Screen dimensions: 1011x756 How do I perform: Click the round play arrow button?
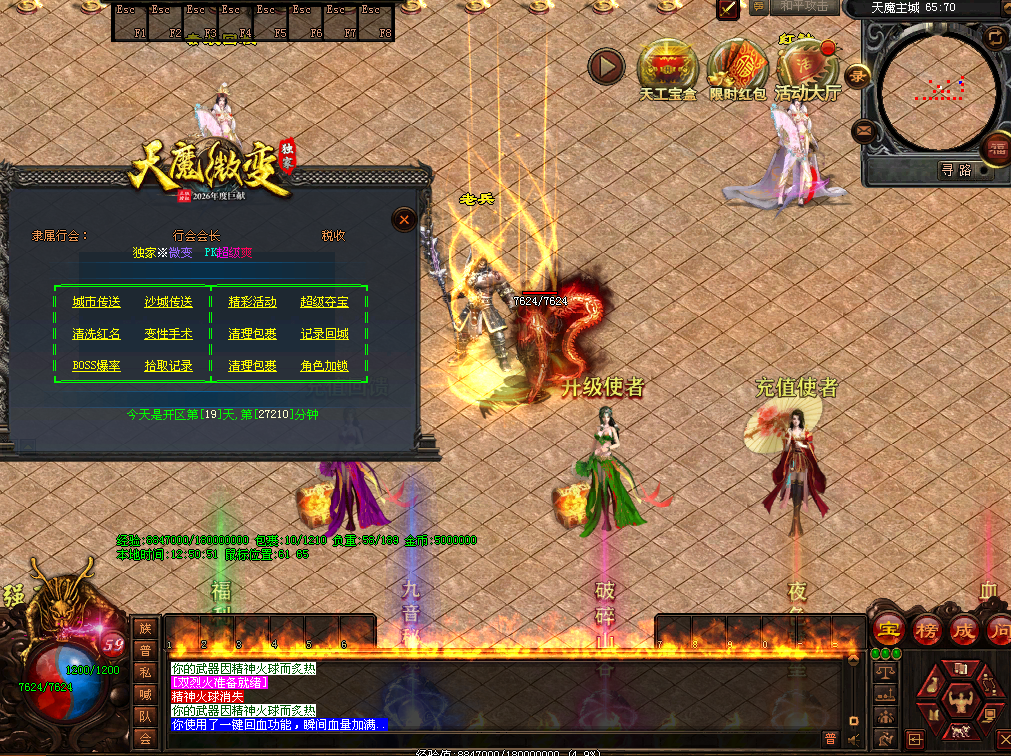point(605,67)
